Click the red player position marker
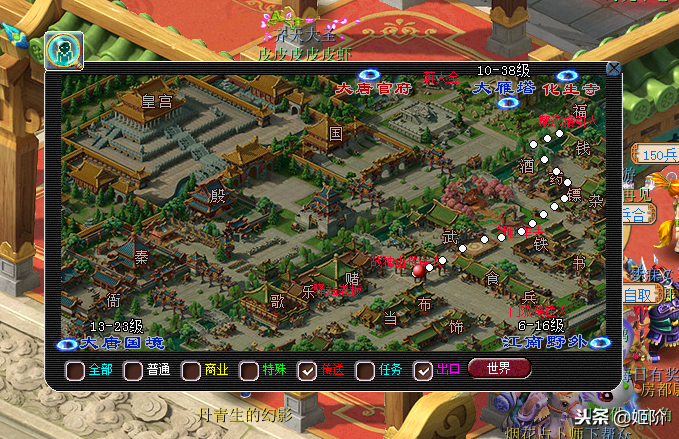This screenshot has width=679, height=439. pyautogui.click(x=420, y=268)
